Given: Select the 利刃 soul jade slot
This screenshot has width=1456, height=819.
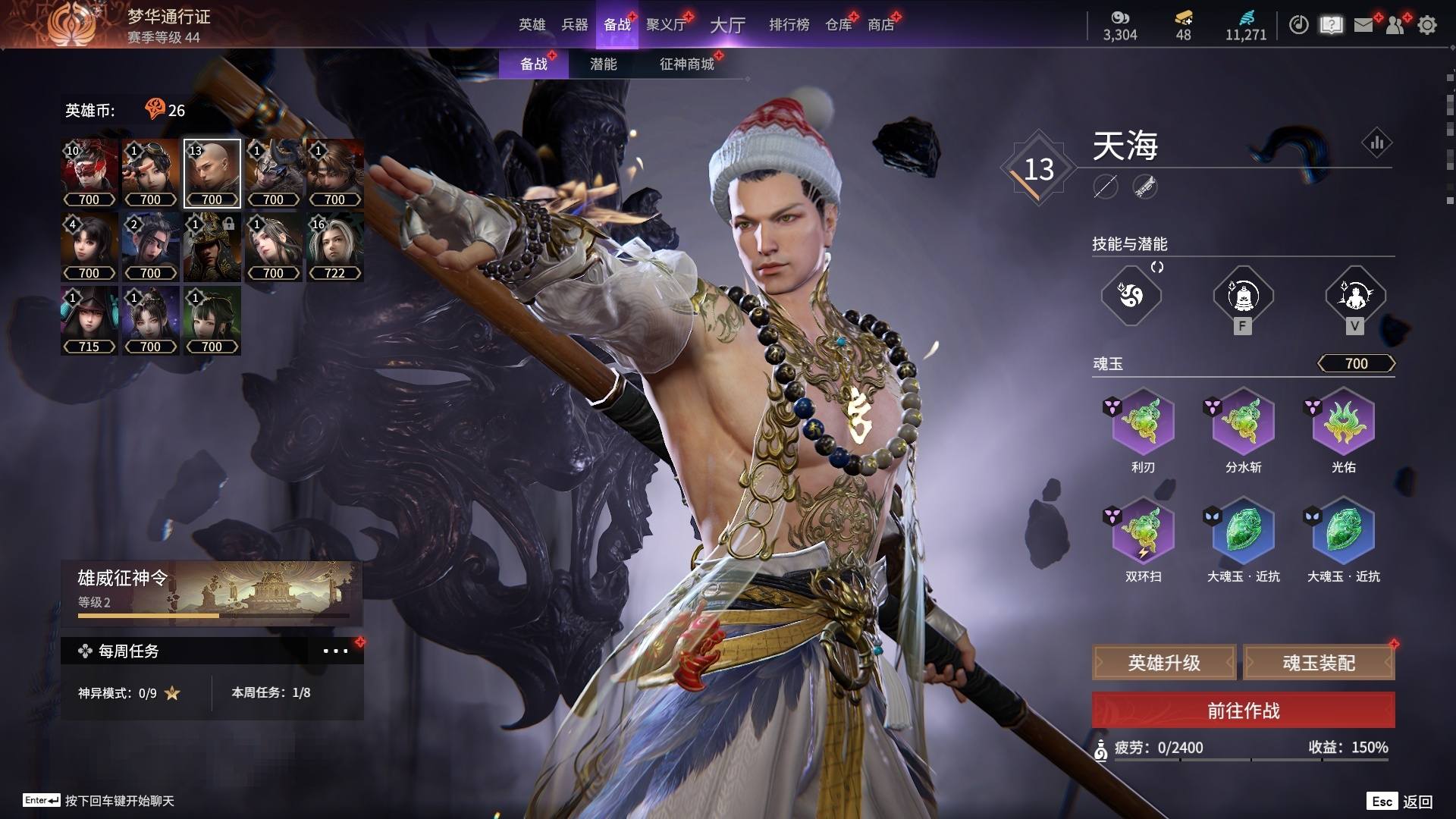Looking at the screenshot, I should coord(1143,422).
